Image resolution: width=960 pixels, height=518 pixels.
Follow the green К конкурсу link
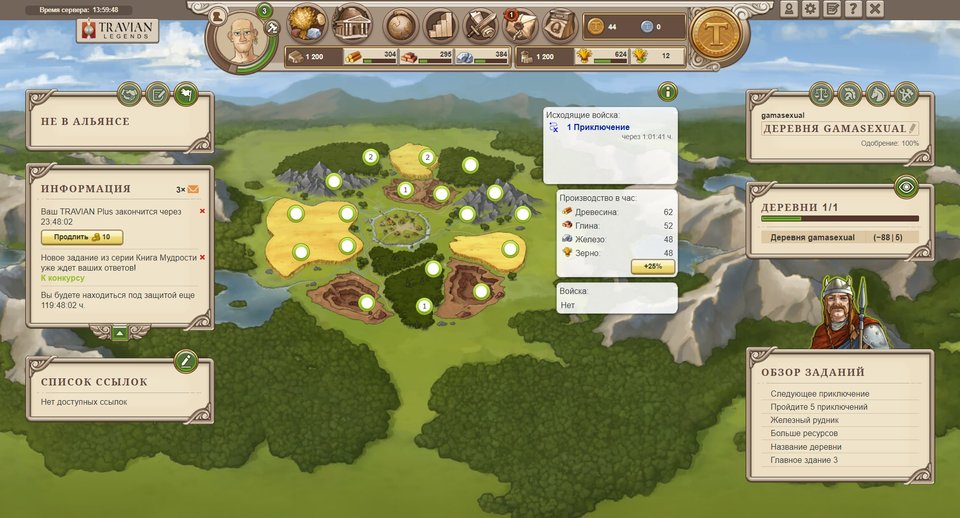coord(62,278)
